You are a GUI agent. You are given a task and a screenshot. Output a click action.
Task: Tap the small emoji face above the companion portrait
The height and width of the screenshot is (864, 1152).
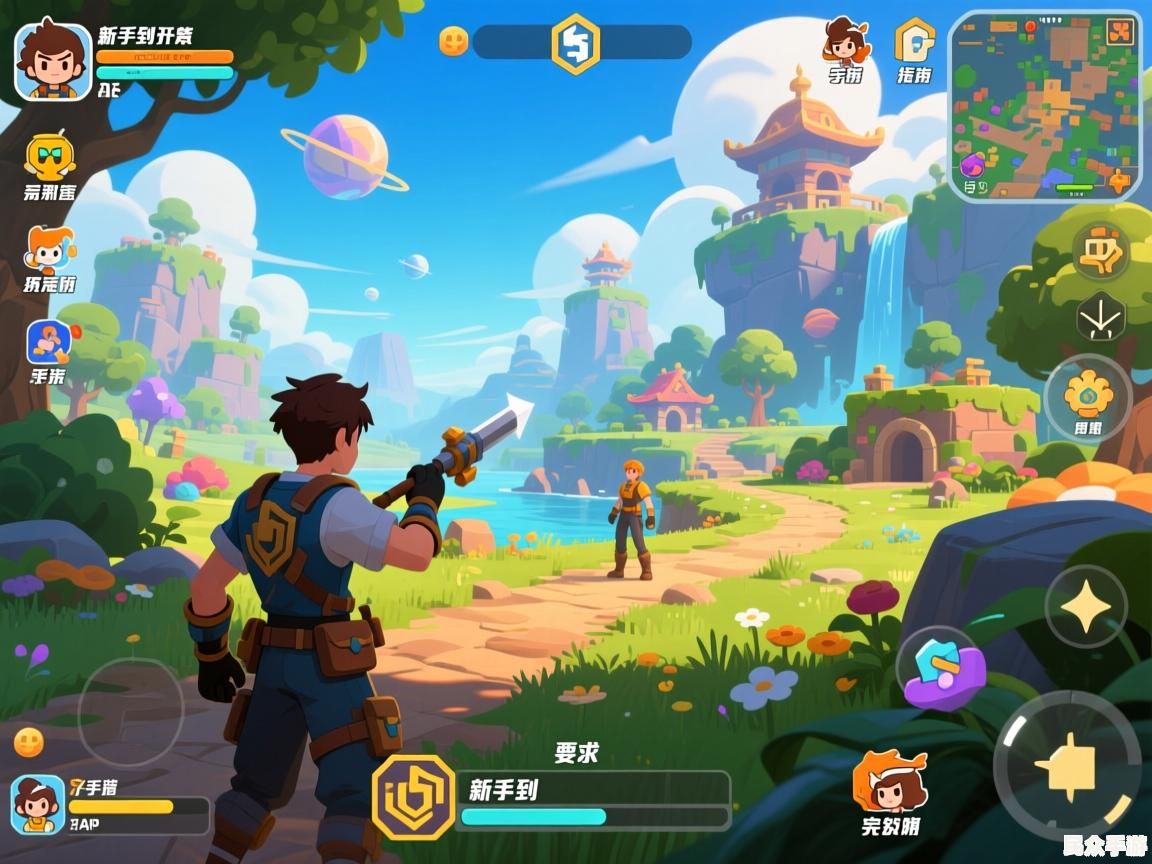29,742
